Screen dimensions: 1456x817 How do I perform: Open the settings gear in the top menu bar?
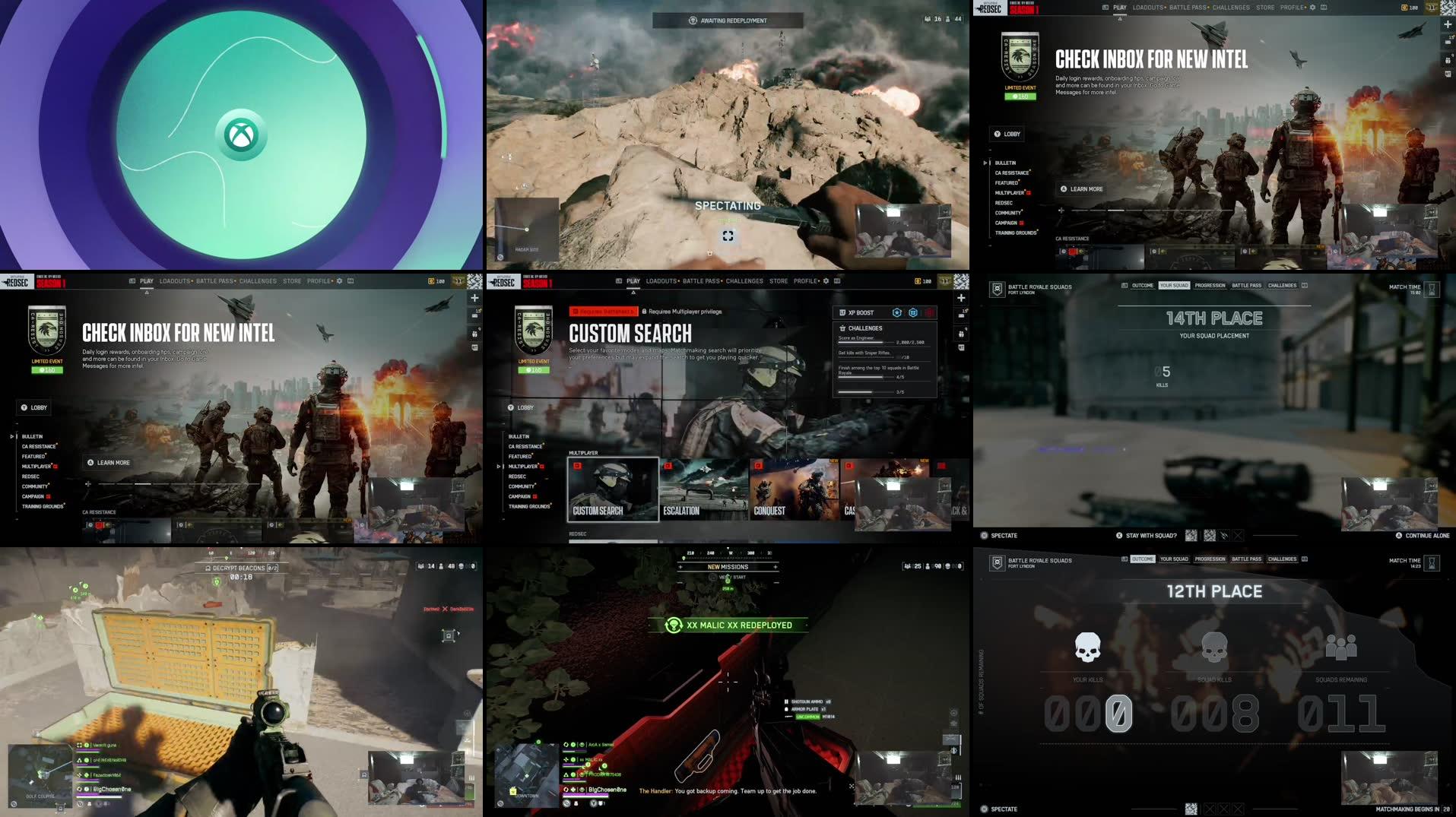[1313, 7]
